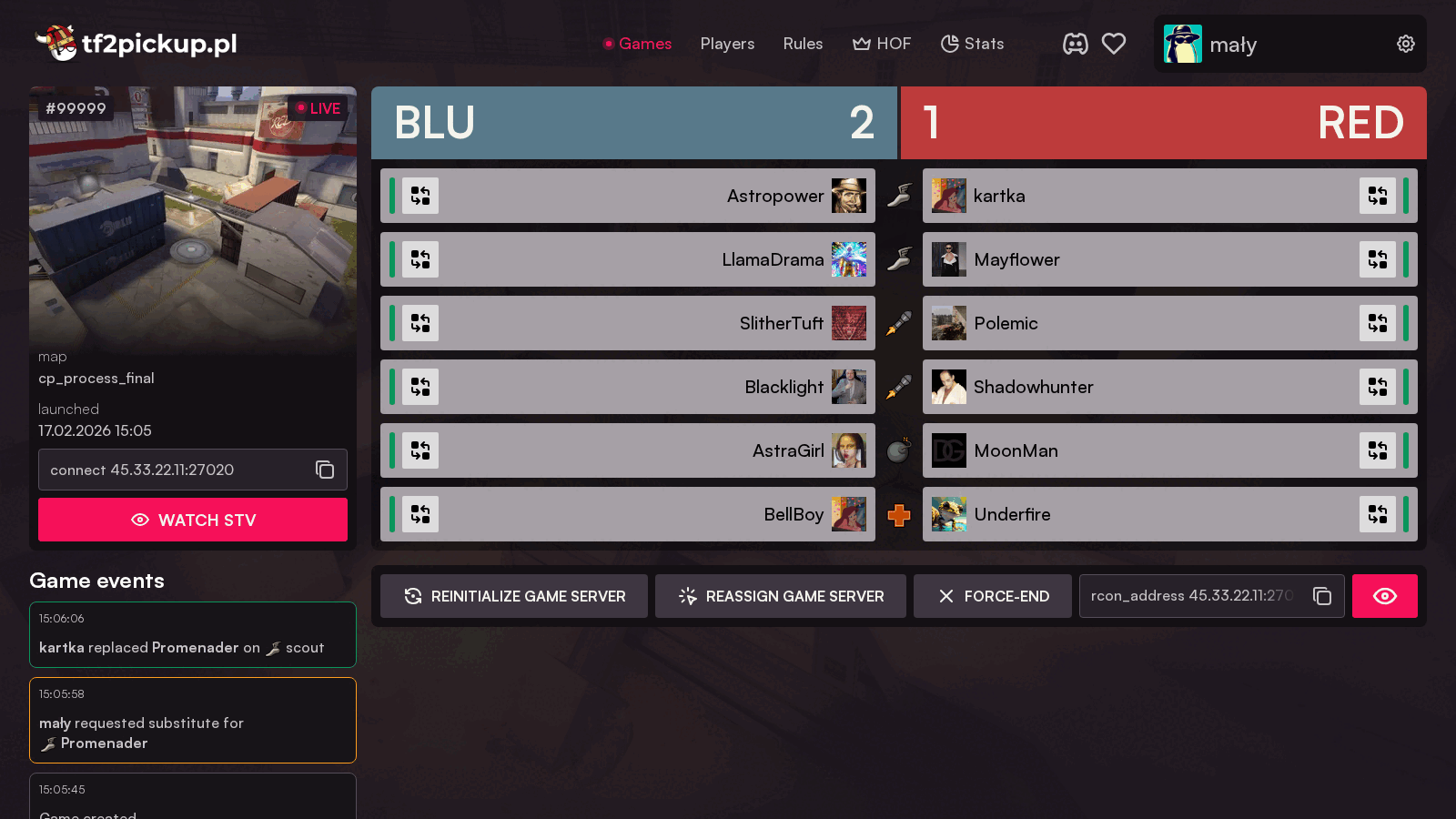Copy the connect command
The height and width of the screenshot is (819, 1456).
[324, 470]
